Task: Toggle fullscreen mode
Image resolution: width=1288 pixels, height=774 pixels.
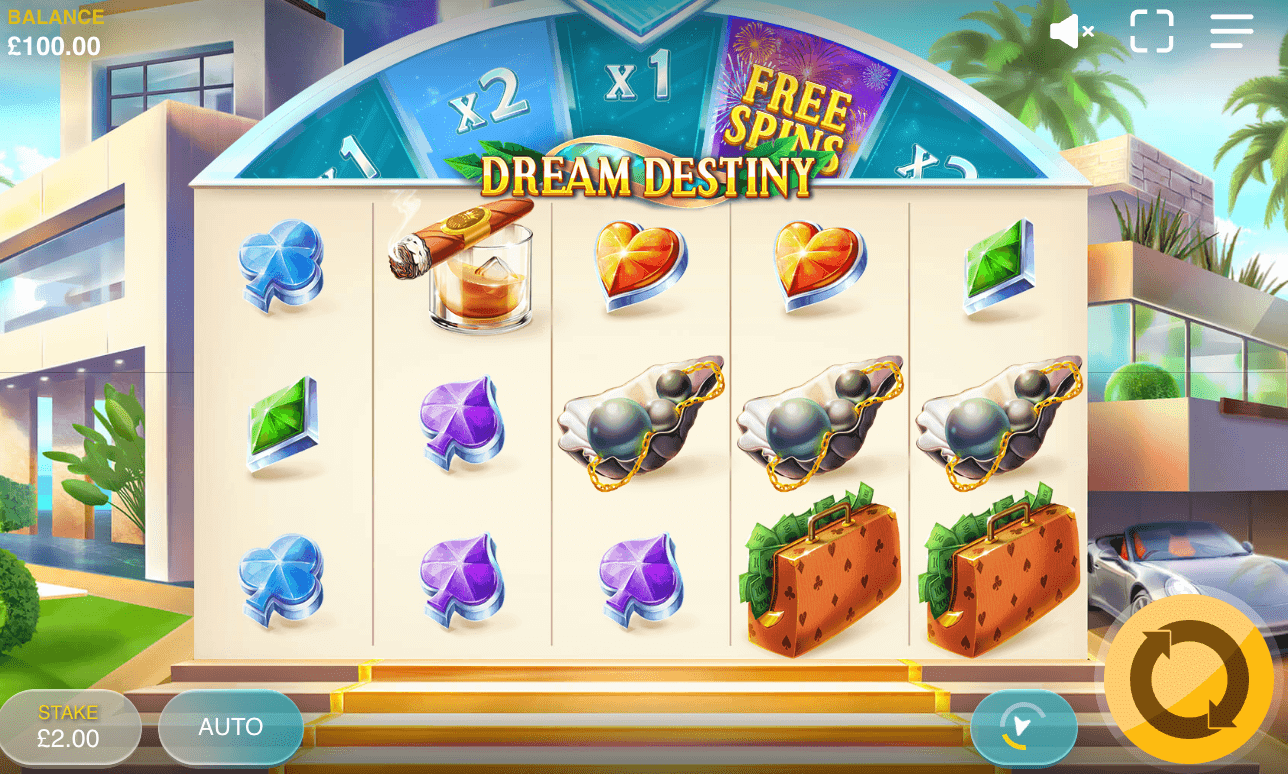Action: click(1152, 30)
